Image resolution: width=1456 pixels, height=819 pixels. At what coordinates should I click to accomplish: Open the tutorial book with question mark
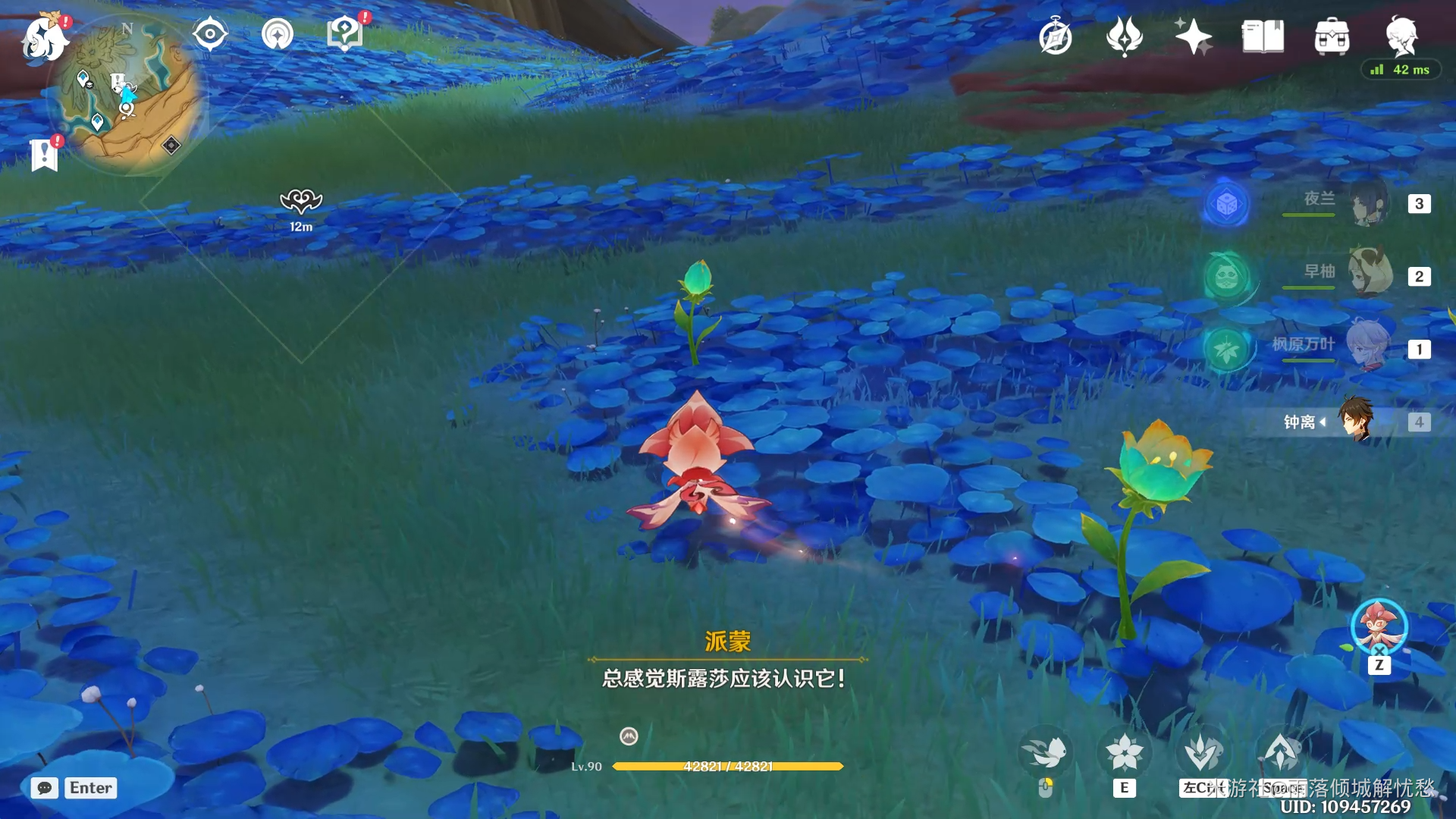pos(345,32)
